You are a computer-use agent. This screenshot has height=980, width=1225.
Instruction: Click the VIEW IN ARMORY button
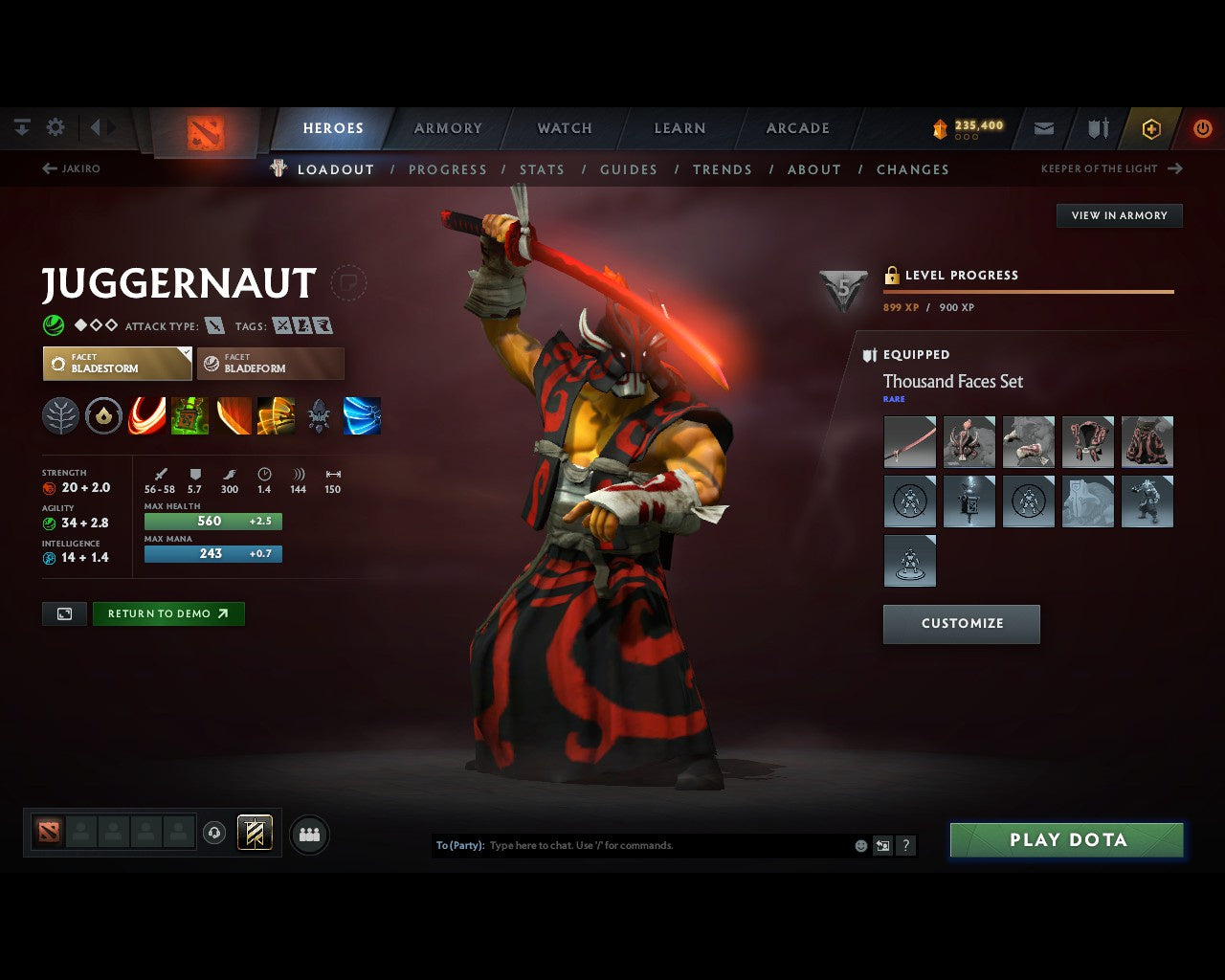coord(1118,215)
